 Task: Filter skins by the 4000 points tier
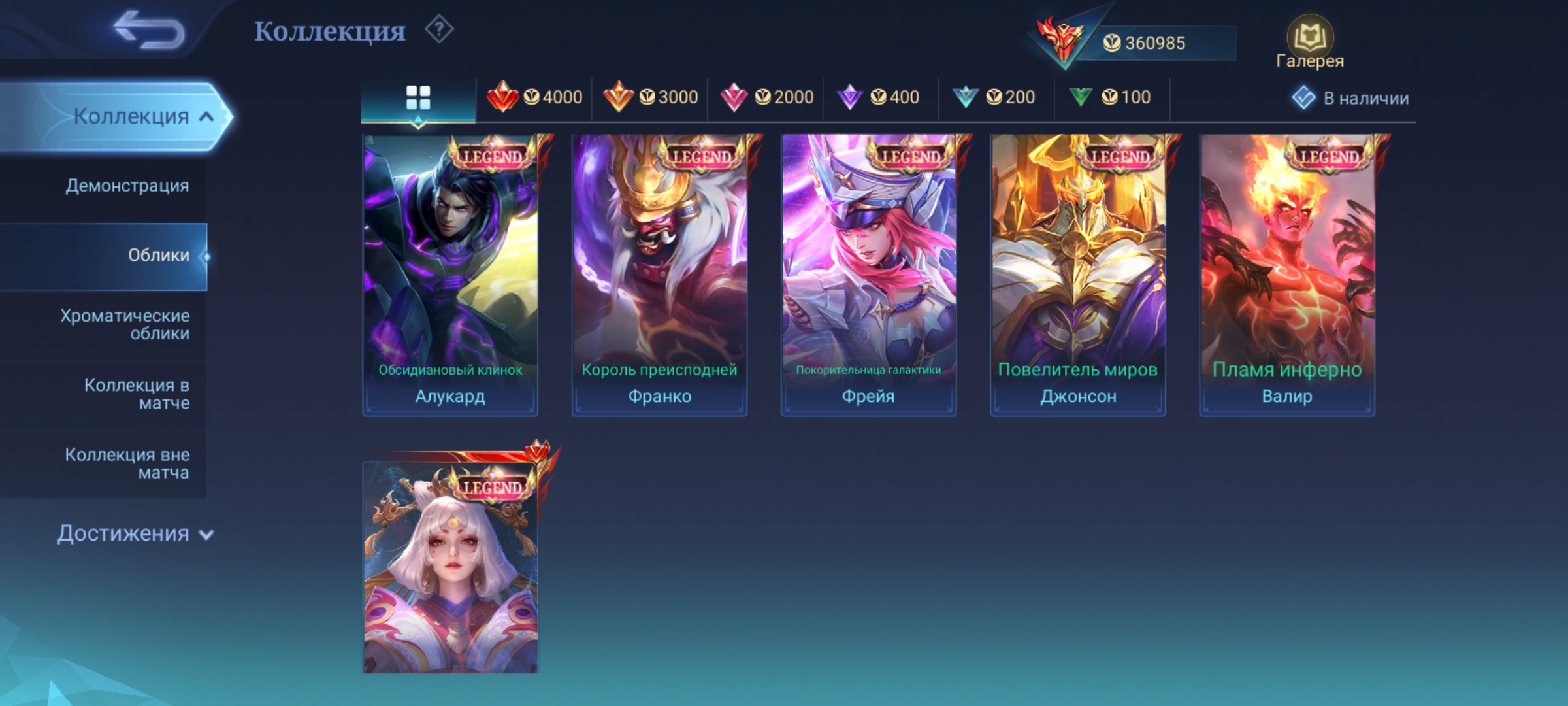(x=534, y=98)
